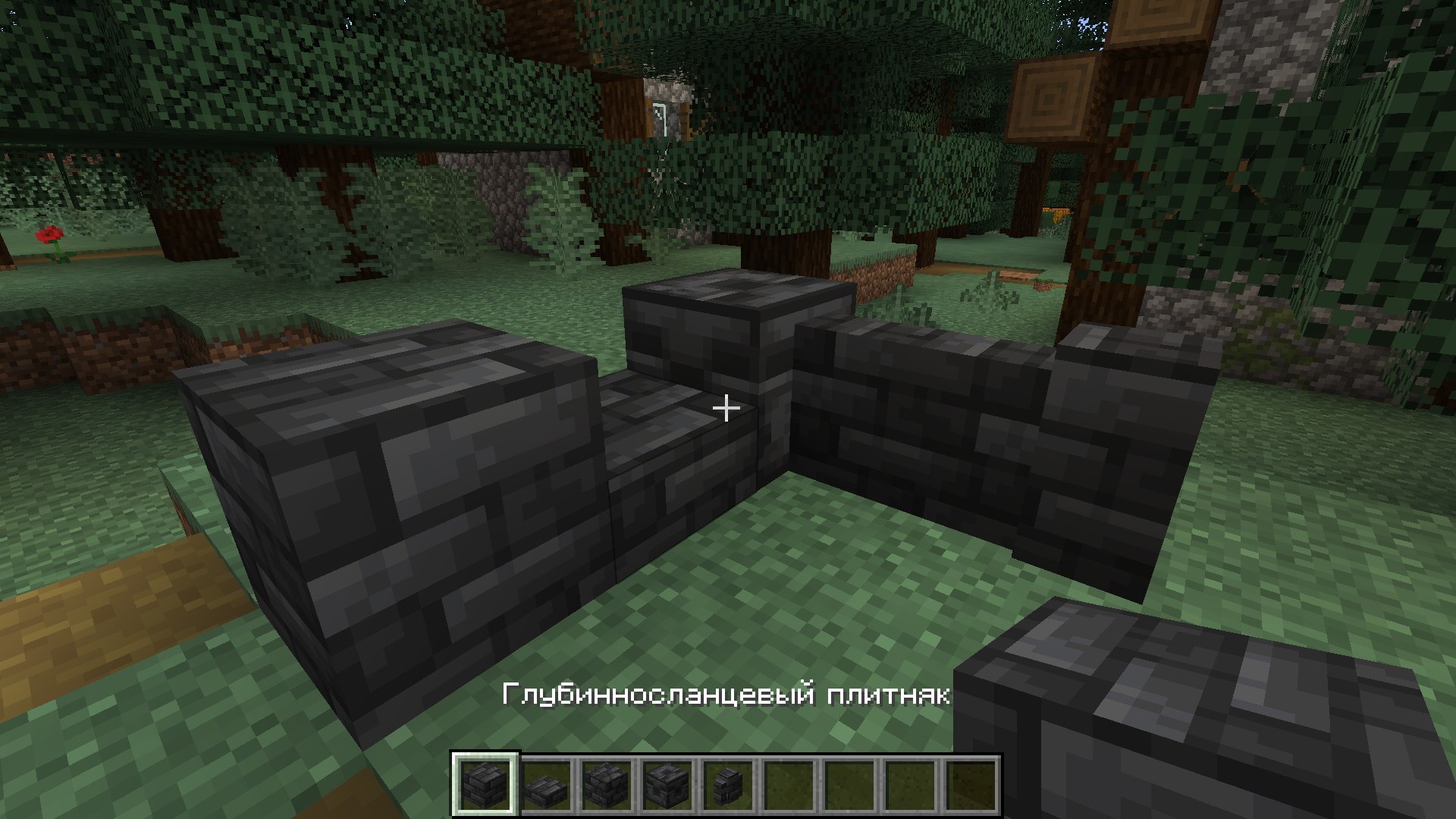Select the deepslate tile wall slot
The image size is (1456, 819).
click(x=728, y=785)
